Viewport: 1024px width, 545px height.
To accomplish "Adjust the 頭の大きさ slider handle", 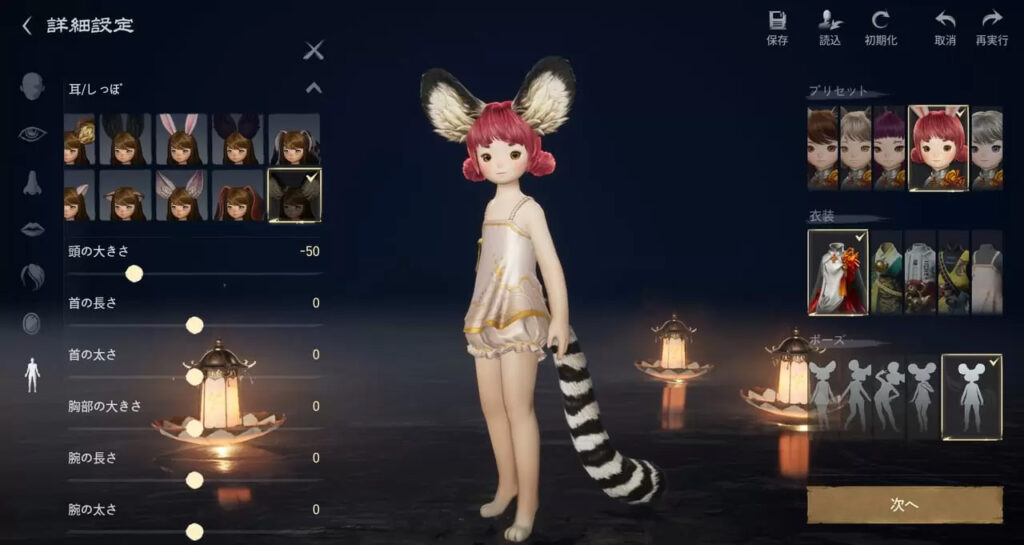I will pos(134,273).
